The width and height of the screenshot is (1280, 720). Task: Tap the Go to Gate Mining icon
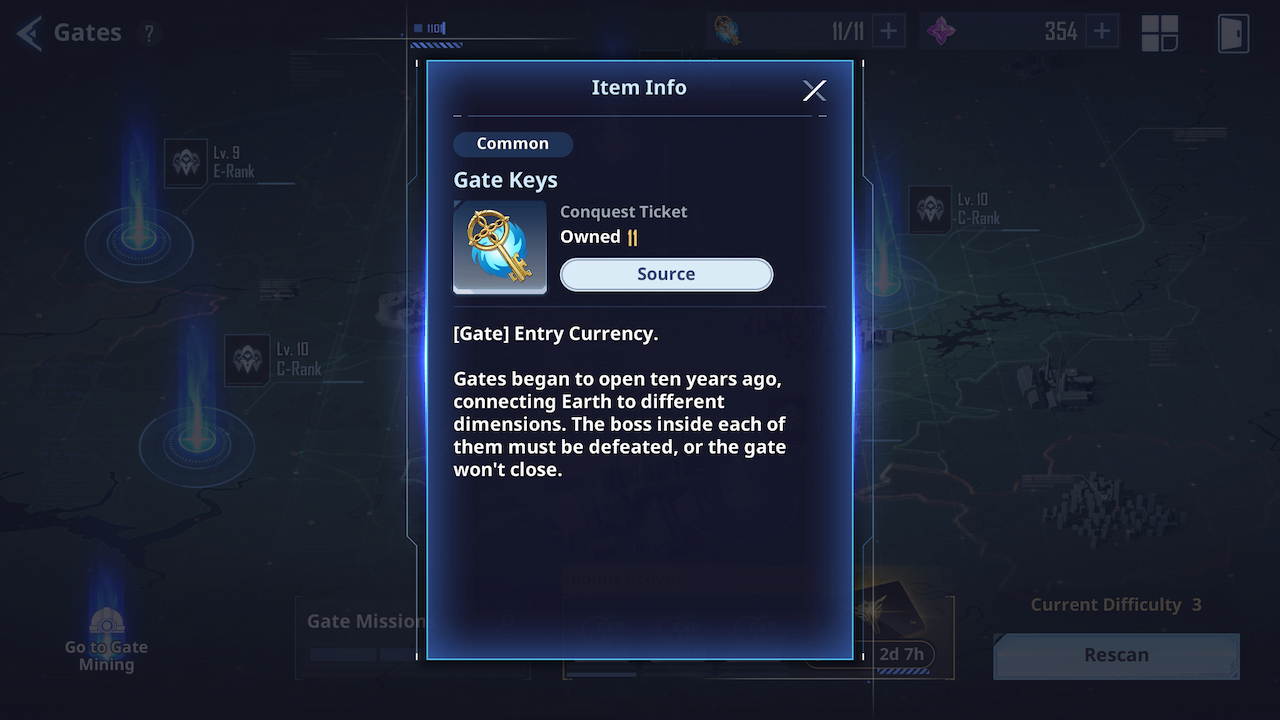pos(106,622)
